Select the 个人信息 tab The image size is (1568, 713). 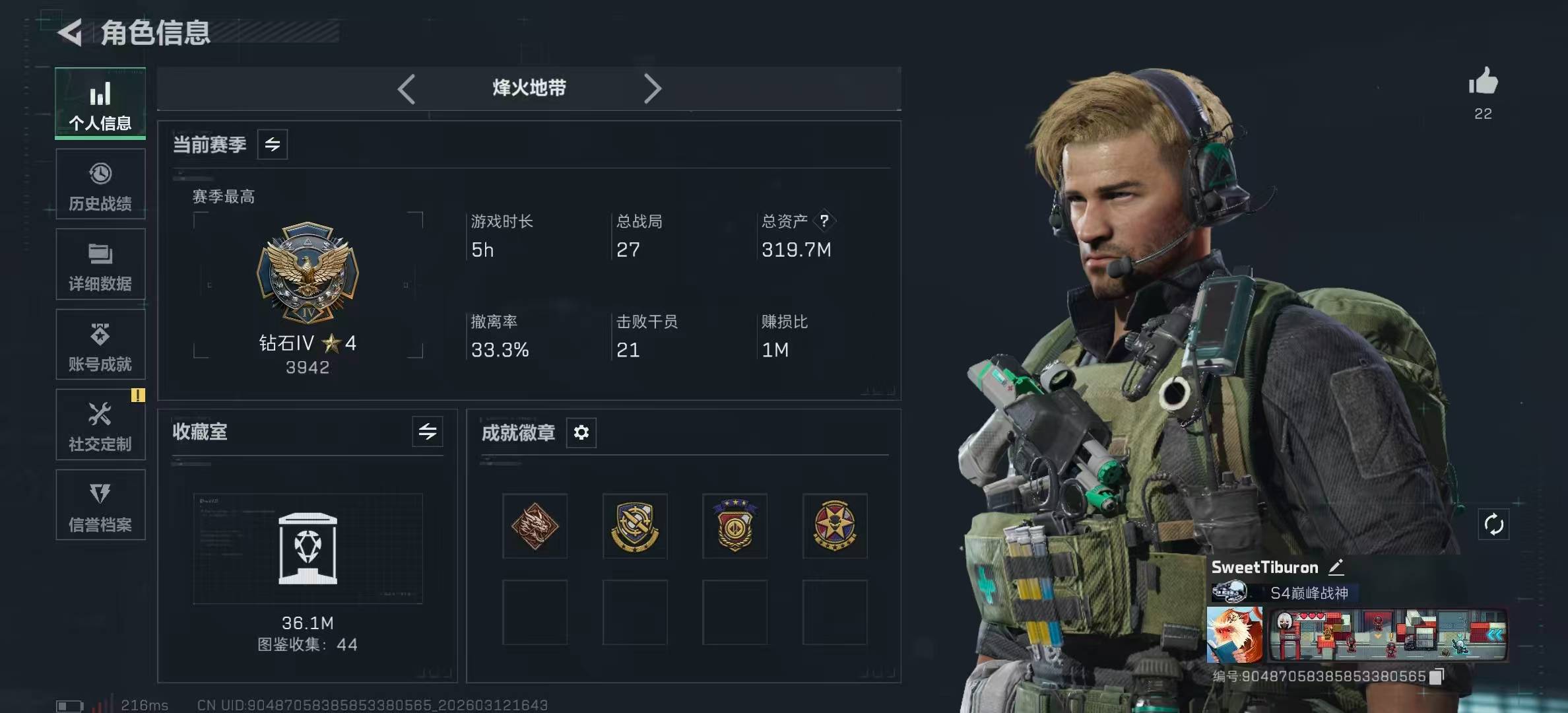(x=100, y=104)
